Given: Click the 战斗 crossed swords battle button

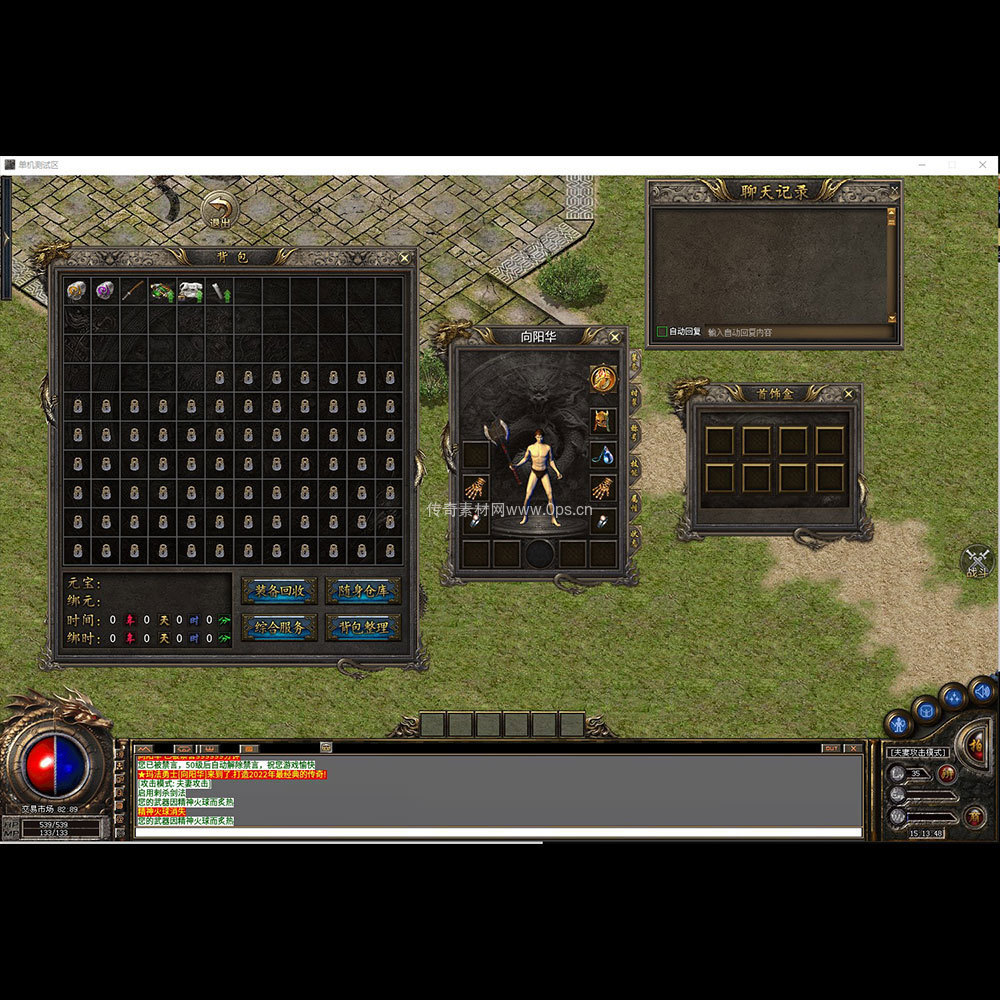Looking at the screenshot, I should coord(976,561).
